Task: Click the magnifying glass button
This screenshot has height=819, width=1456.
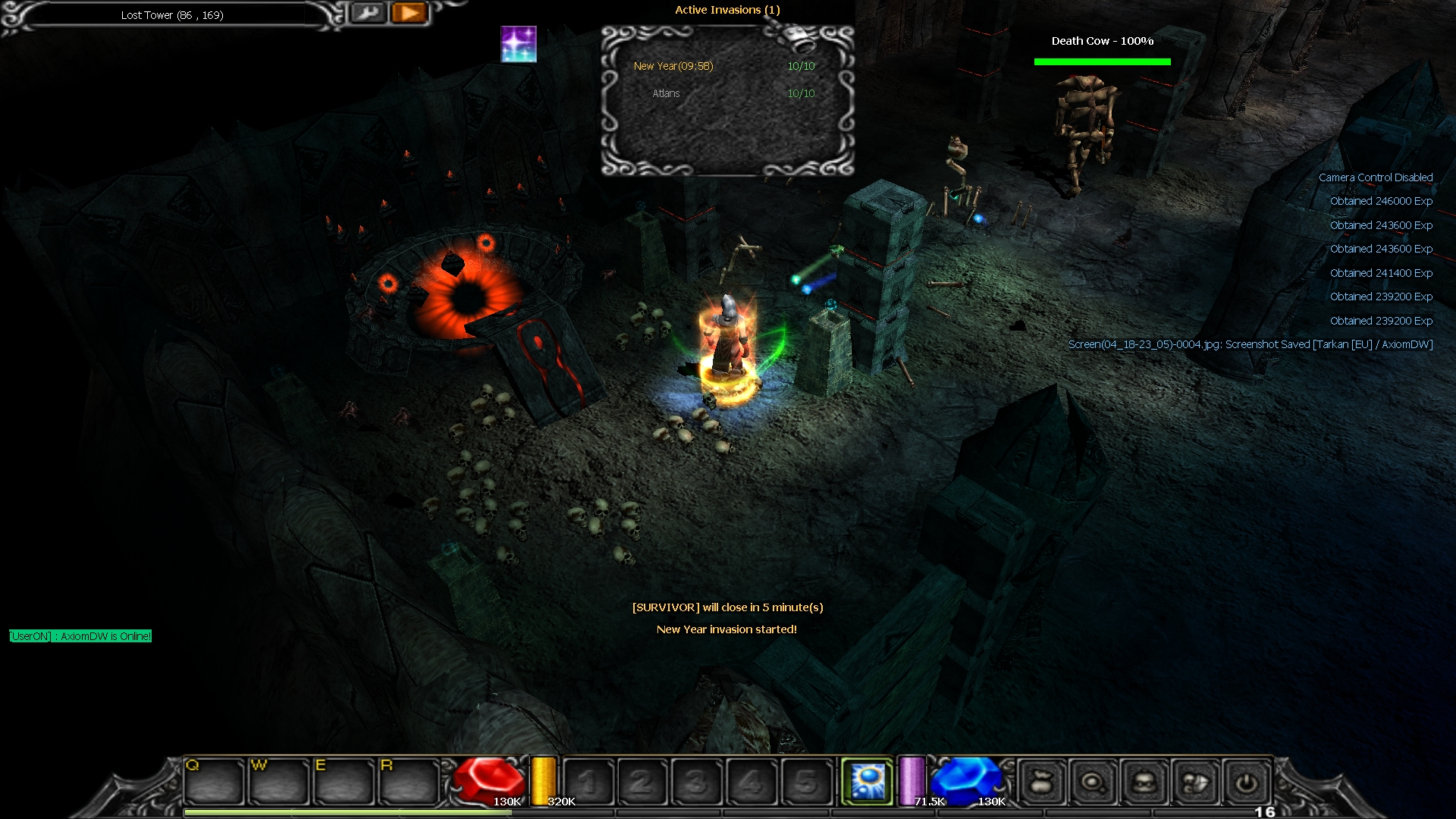Action: (1093, 782)
